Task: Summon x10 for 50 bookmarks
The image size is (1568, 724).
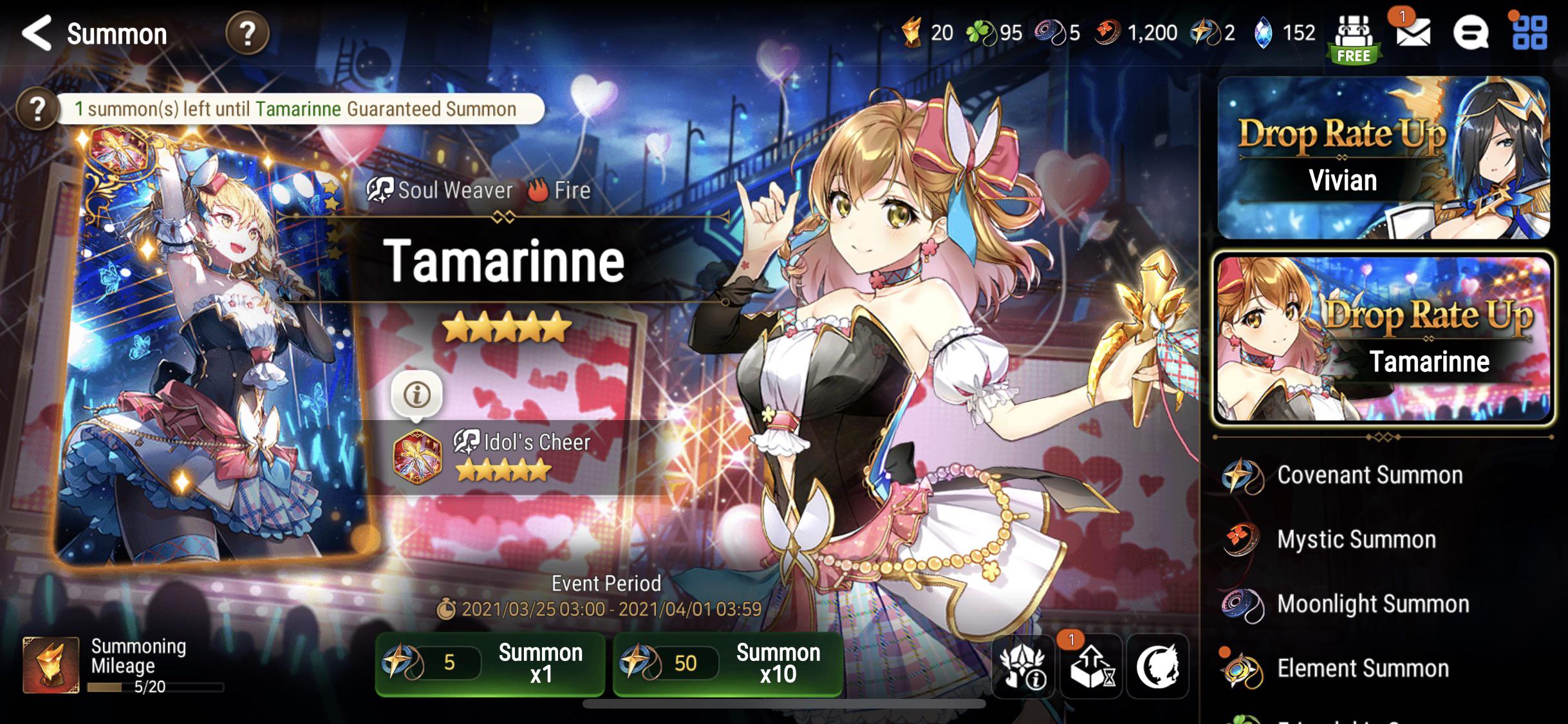Action: [x=727, y=664]
